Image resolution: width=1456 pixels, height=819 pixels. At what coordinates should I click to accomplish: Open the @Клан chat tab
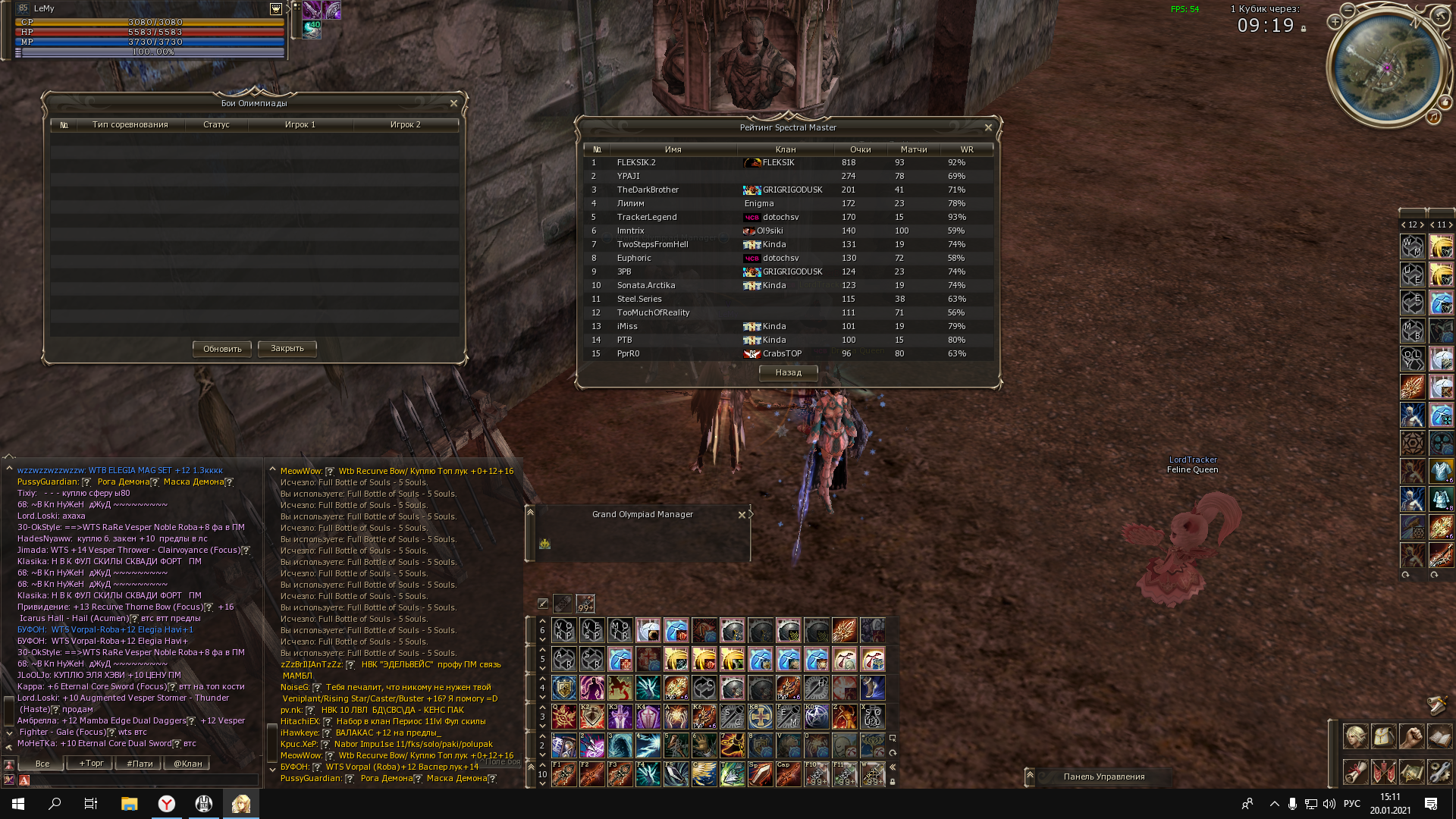pyautogui.click(x=187, y=764)
